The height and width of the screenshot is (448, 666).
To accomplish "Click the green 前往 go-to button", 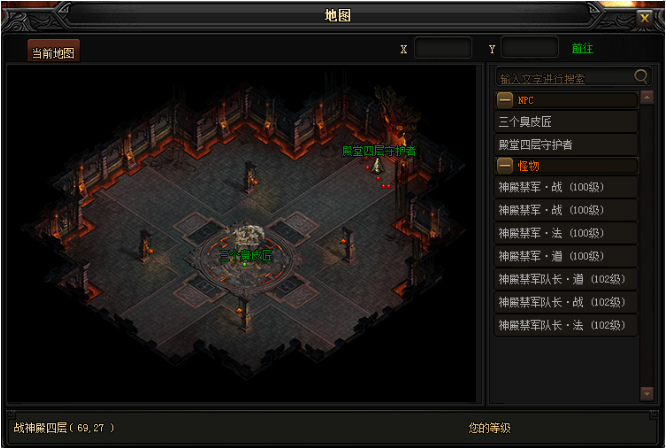I will pyautogui.click(x=582, y=48).
